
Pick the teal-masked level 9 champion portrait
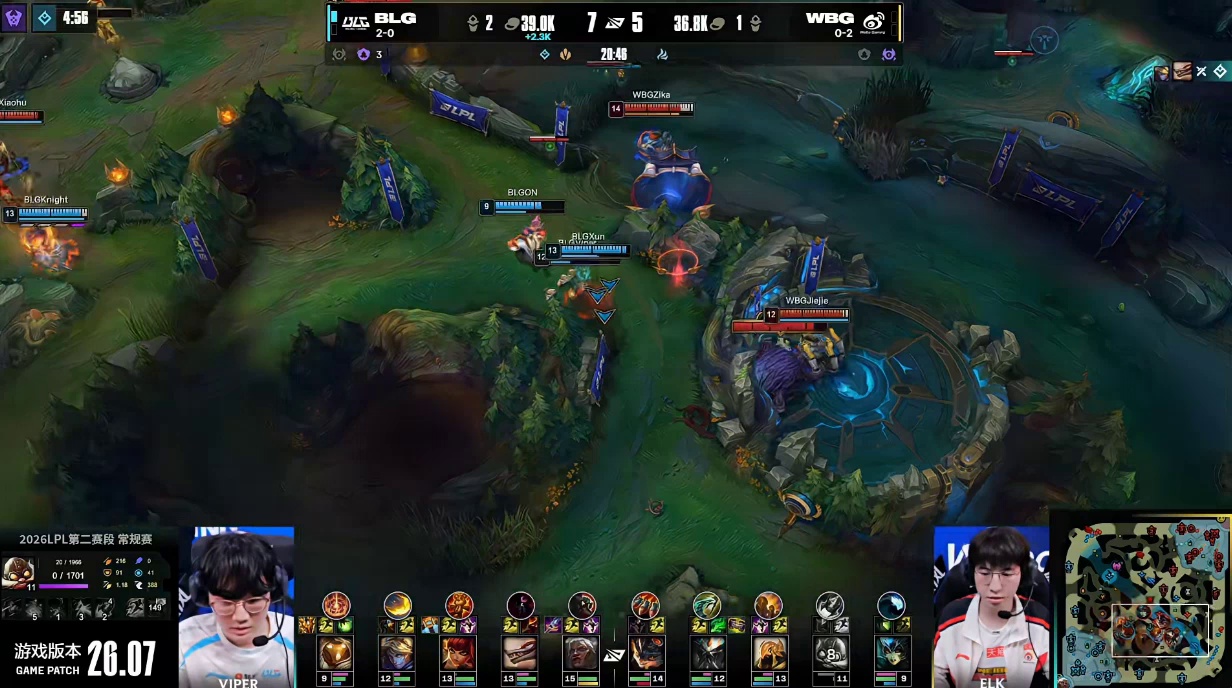tap(891, 653)
